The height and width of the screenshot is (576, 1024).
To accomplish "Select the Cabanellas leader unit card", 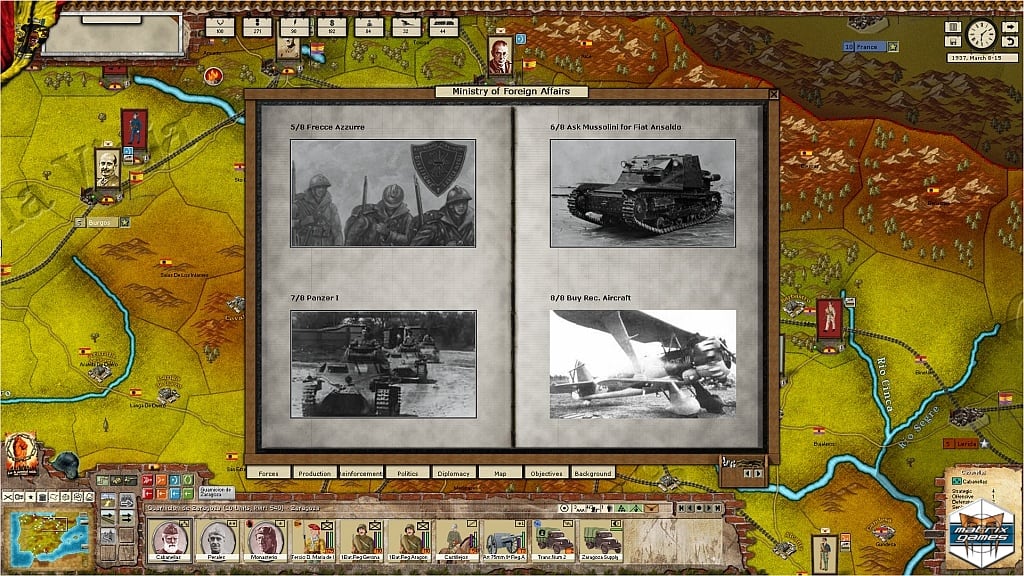I will point(169,540).
